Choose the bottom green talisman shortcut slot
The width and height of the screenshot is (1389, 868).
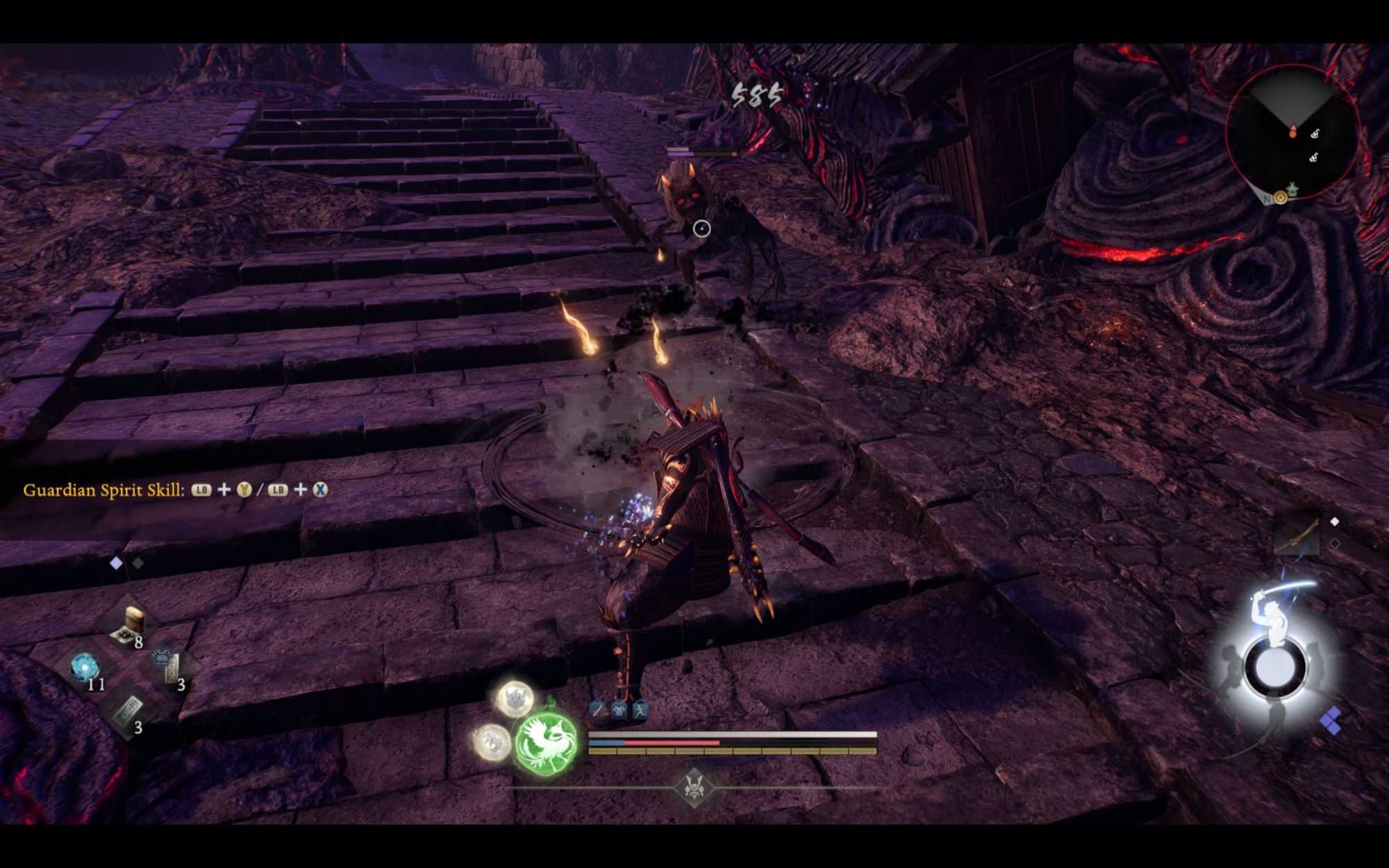click(x=130, y=712)
